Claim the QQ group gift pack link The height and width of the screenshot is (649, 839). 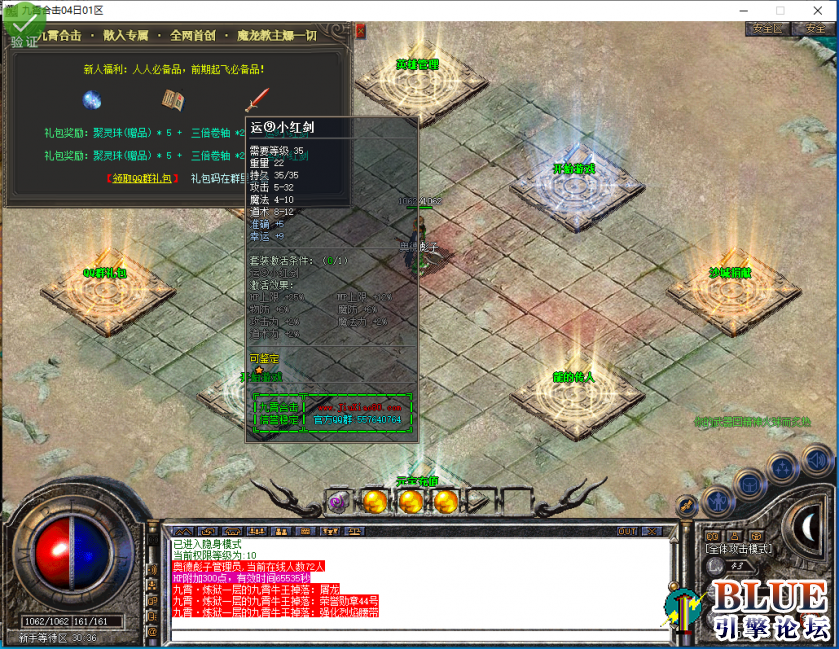point(142,179)
